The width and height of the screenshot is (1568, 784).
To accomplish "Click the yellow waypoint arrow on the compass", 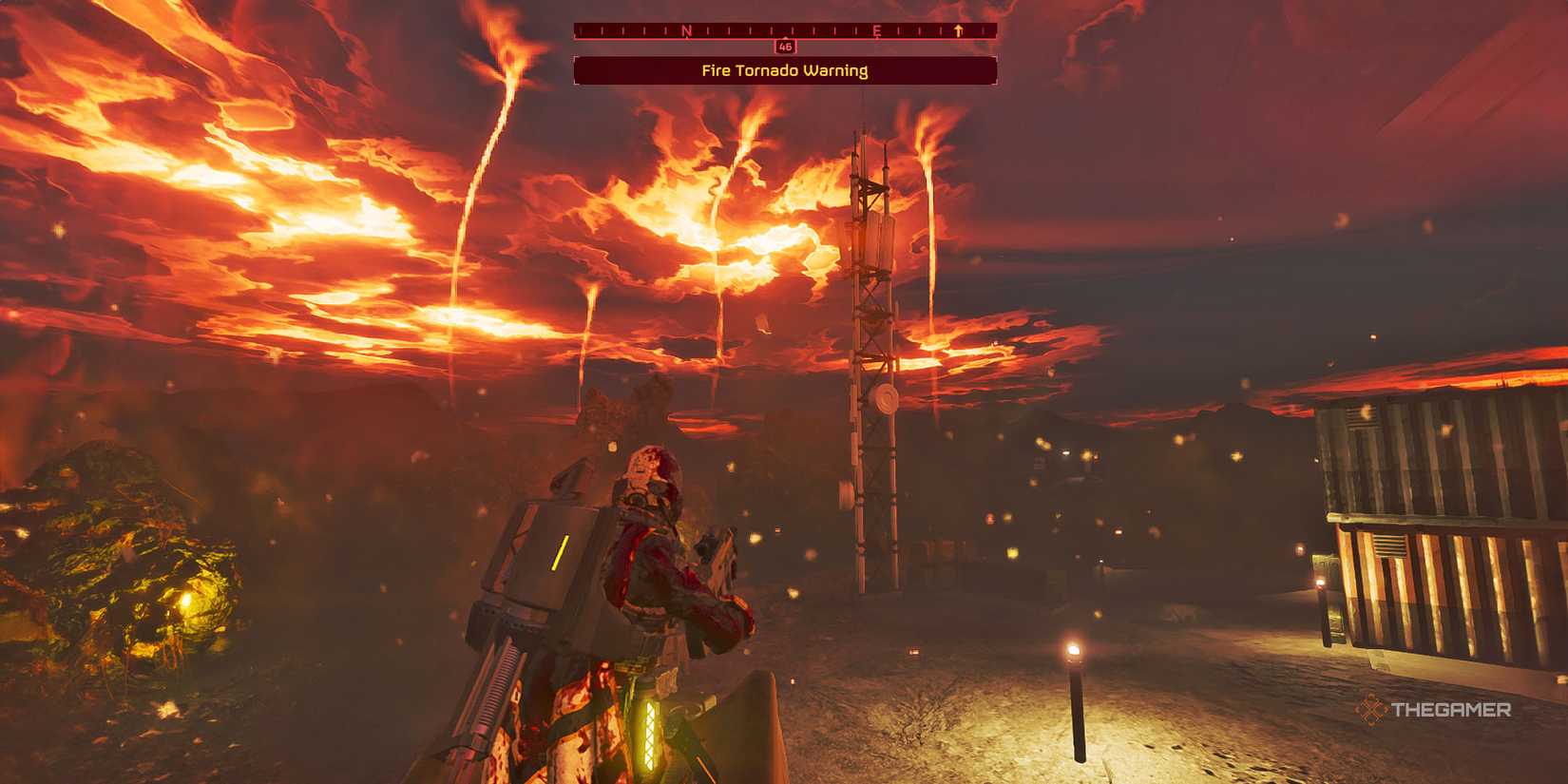I will [x=958, y=29].
